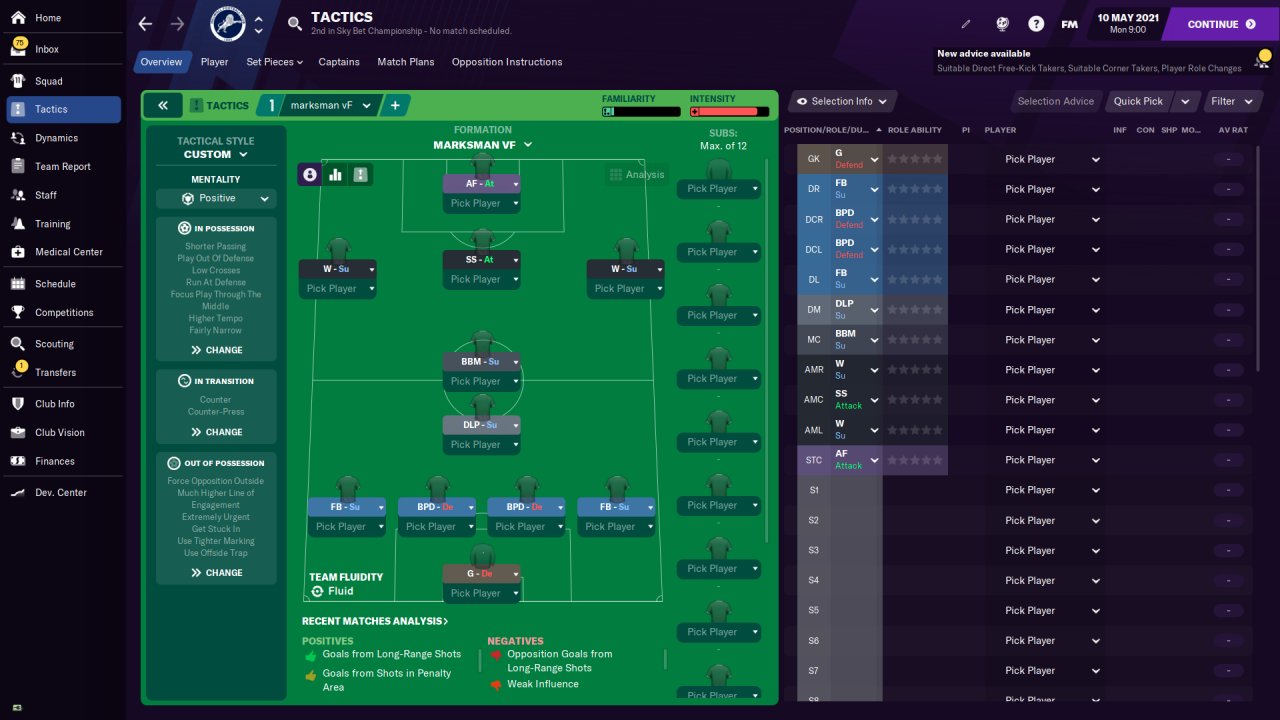Image resolution: width=1280 pixels, height=720 pixels.
Task: Open the Transfers page
Action: [55, 372]
